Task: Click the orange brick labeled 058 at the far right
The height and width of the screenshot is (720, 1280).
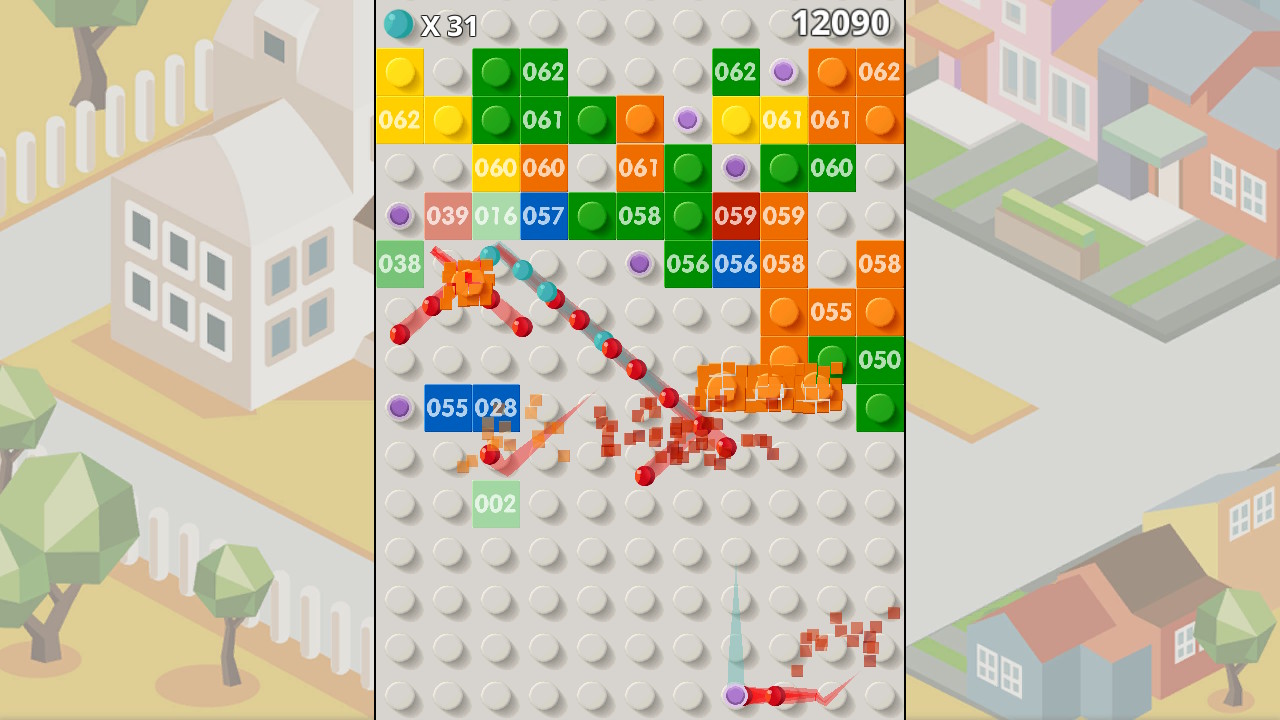Action: coord(881,264)
